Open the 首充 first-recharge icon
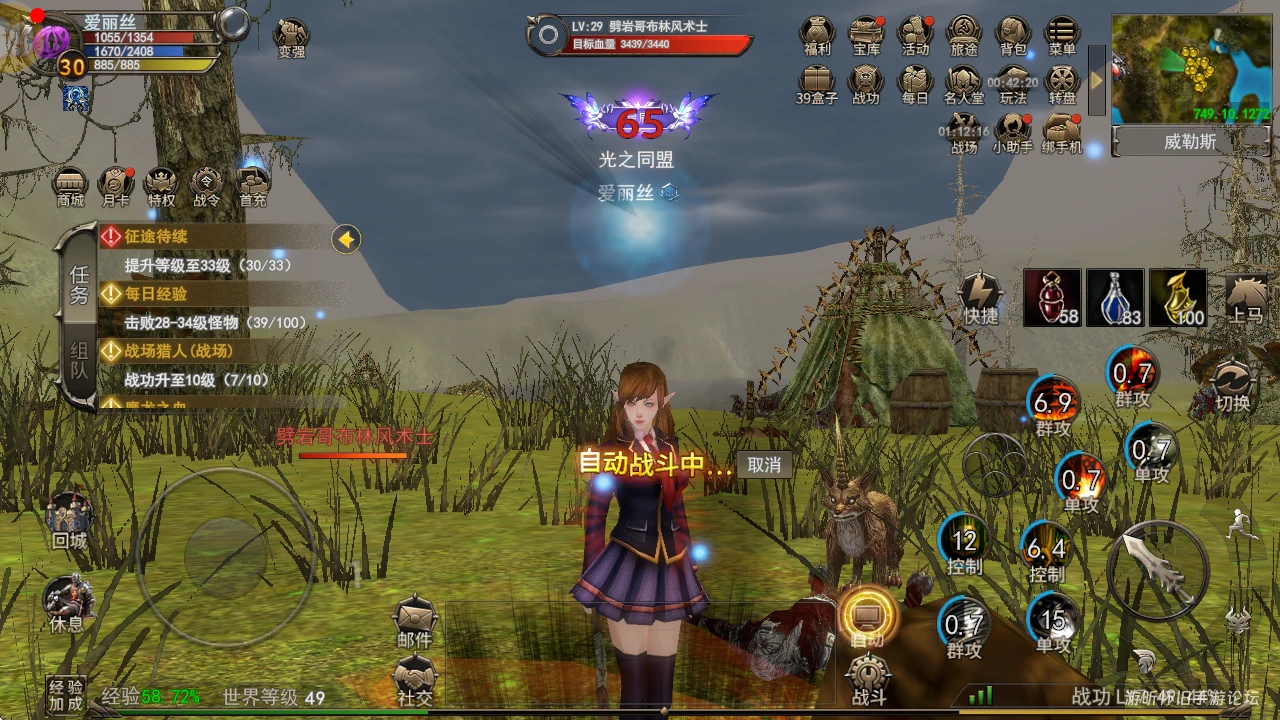The image size is (1280, 720). tap(252, 185)
